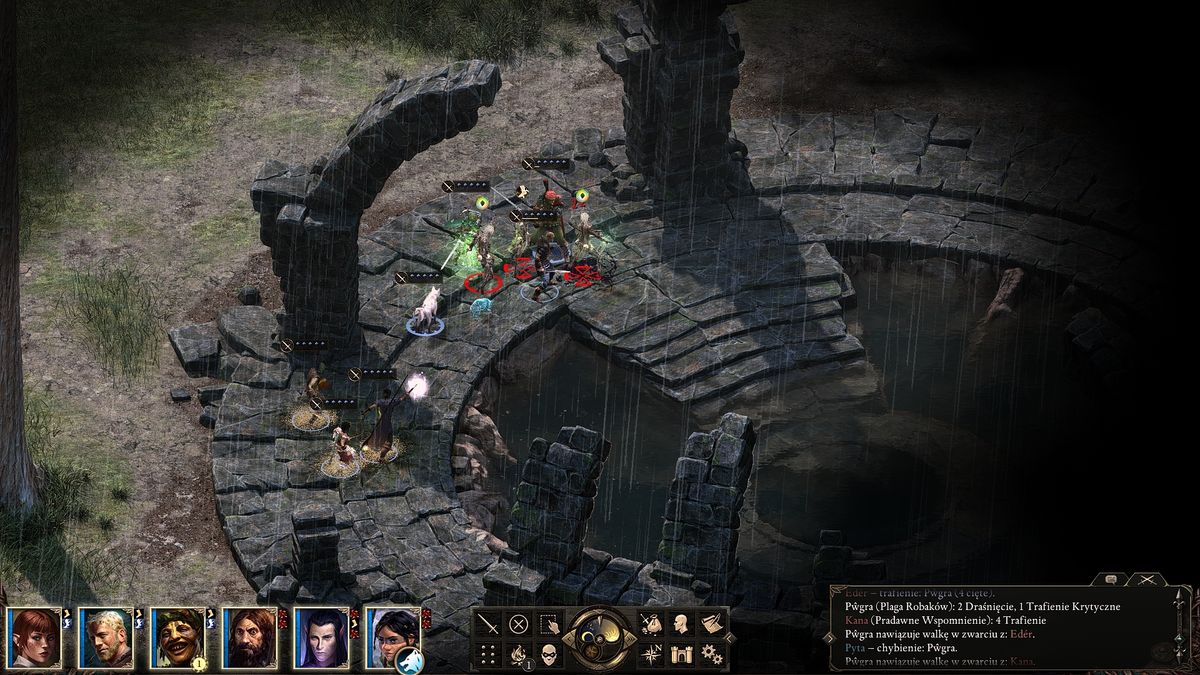Activate the sword attack command

point(488,624)
